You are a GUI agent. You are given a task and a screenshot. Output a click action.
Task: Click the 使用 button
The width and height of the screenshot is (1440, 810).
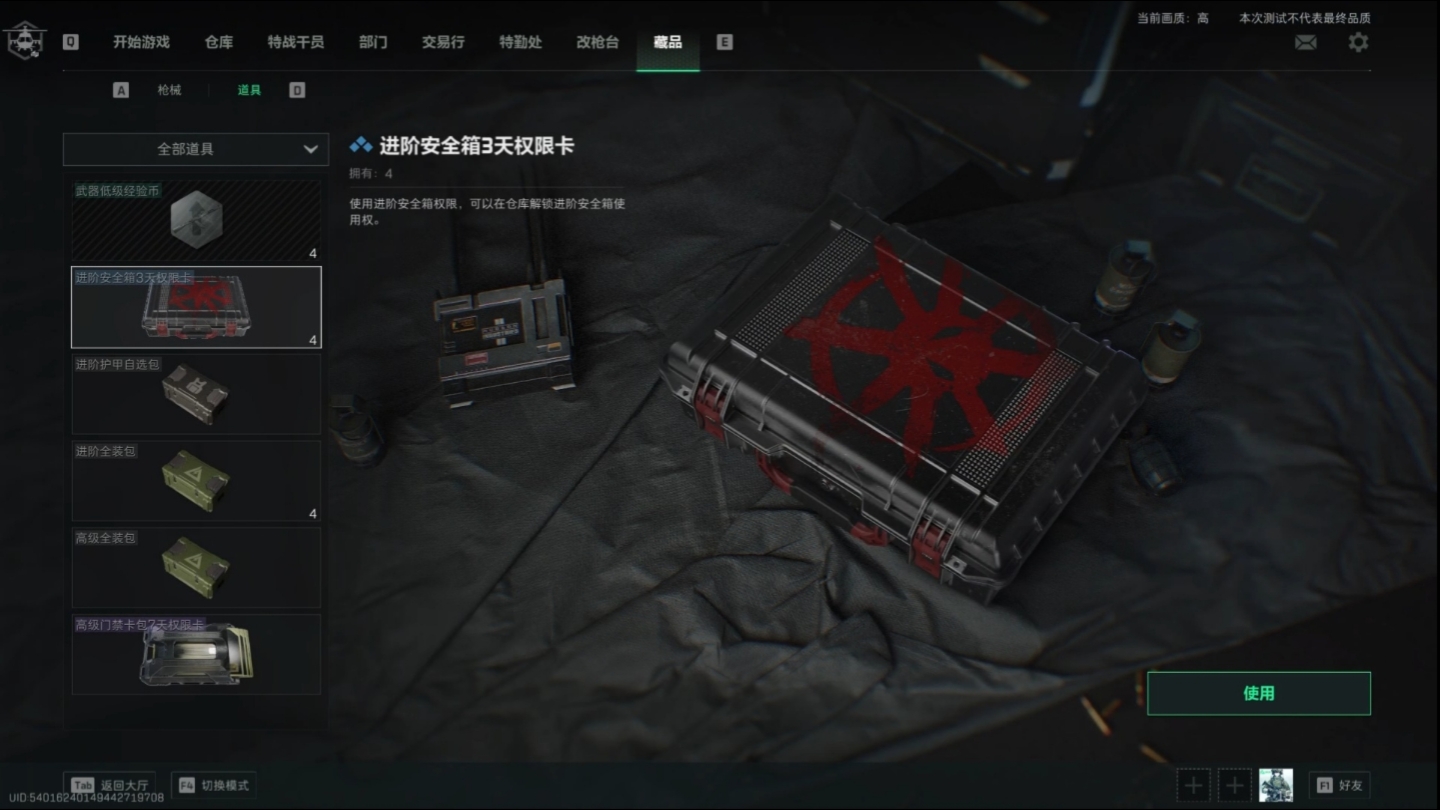click(1258, 692)
